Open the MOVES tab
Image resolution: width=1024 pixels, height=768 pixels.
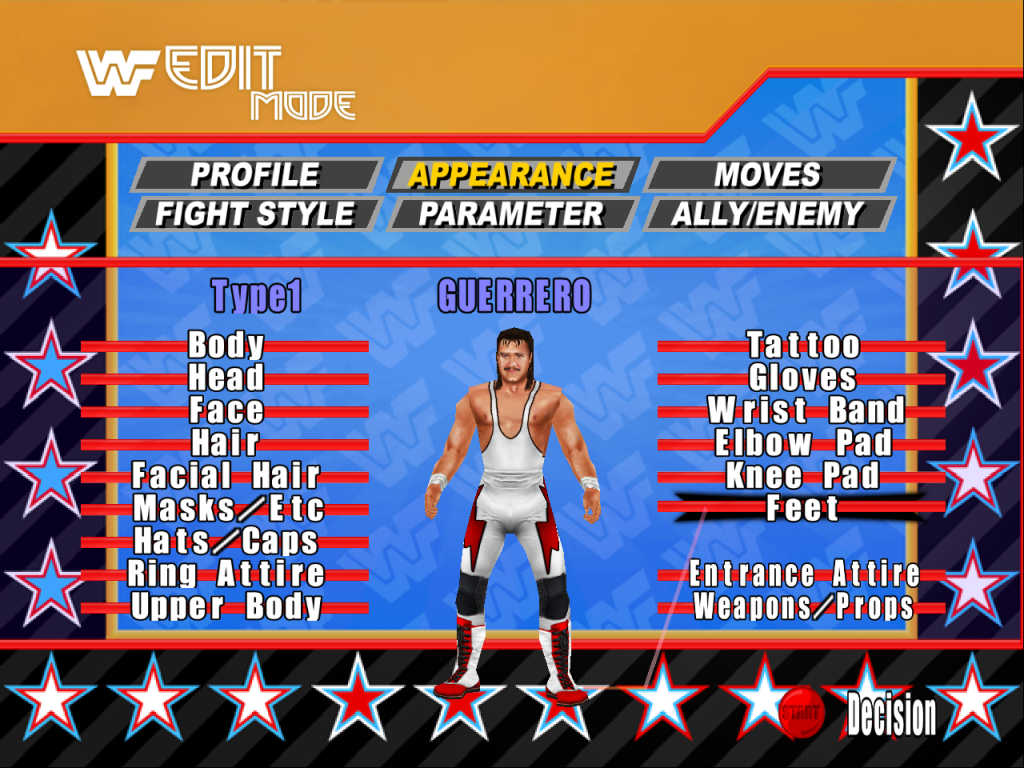pos(768,175)
